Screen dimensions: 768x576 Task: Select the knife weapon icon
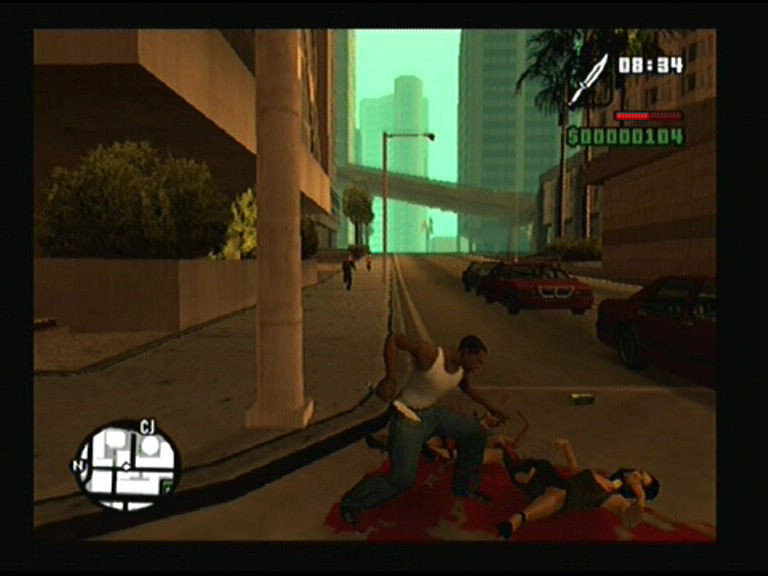(x=588, y=81)
